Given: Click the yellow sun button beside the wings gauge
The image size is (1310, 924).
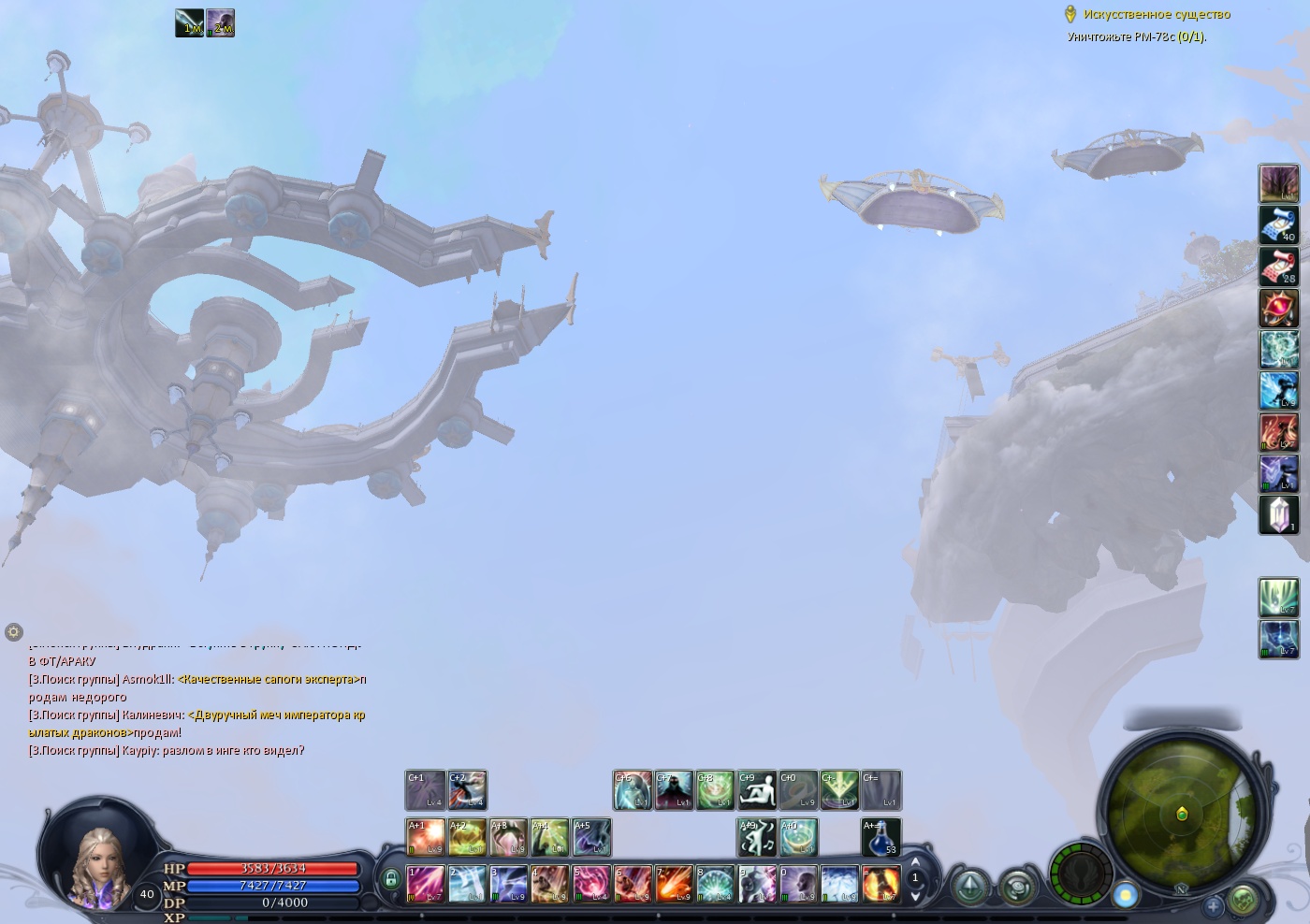Looking at the screenshot, I should [1127, 895].
